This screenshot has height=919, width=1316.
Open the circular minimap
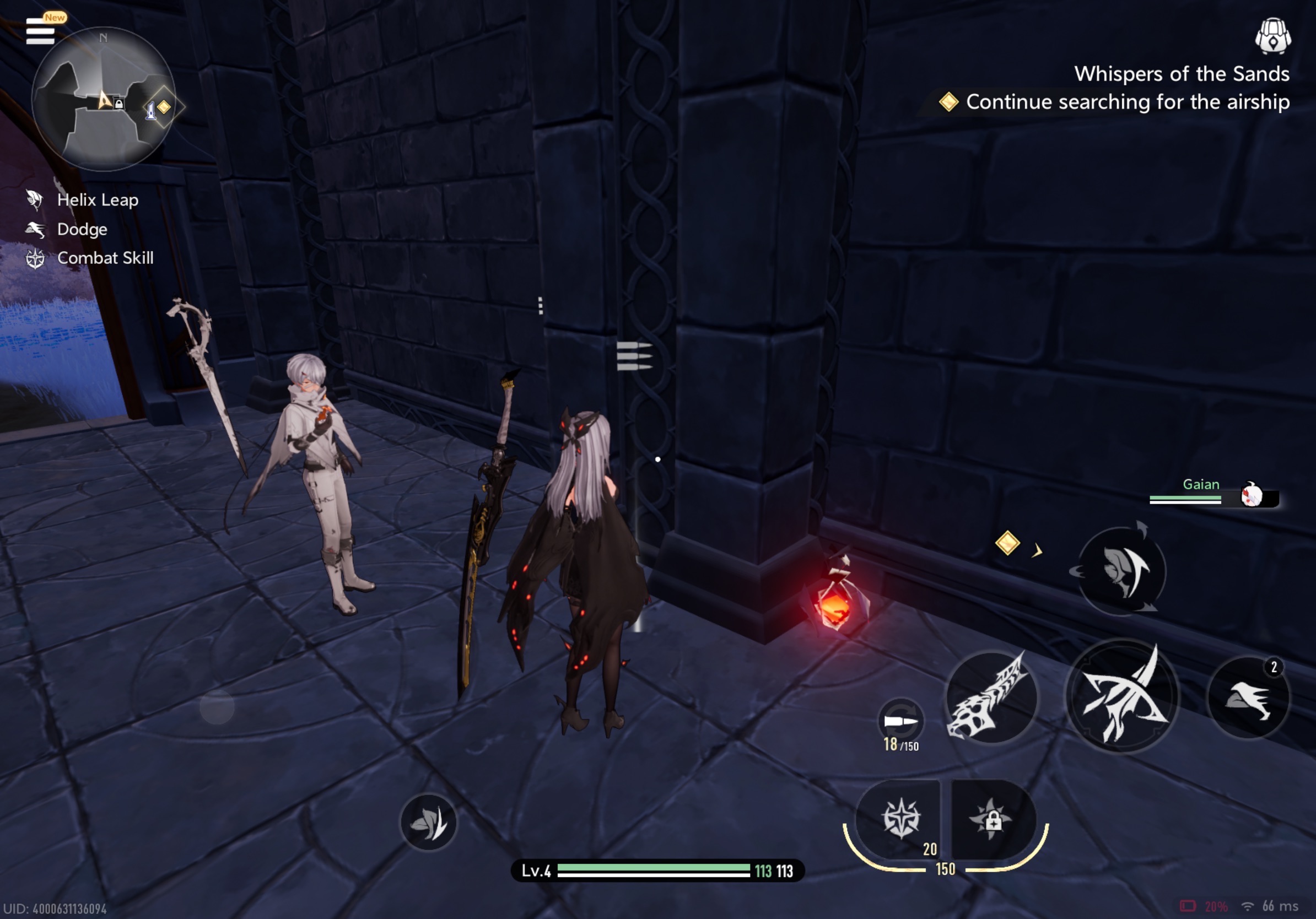(x=103, y=100)
